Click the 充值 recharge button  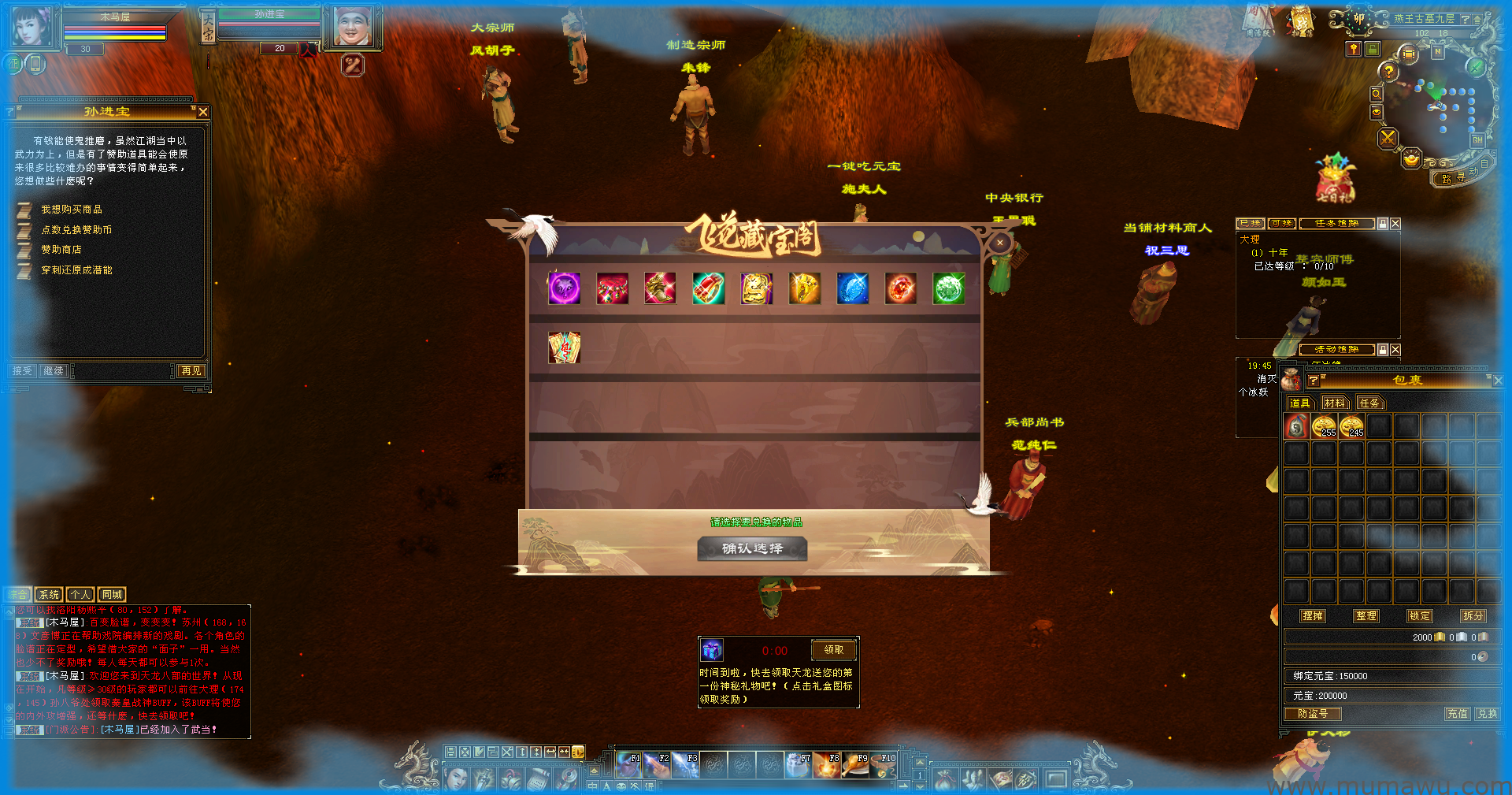click(1457, 714)
